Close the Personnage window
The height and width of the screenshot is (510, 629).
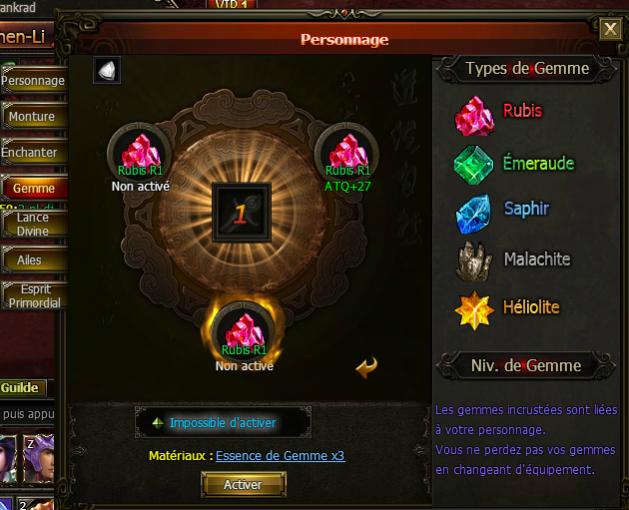coord(610,29)
